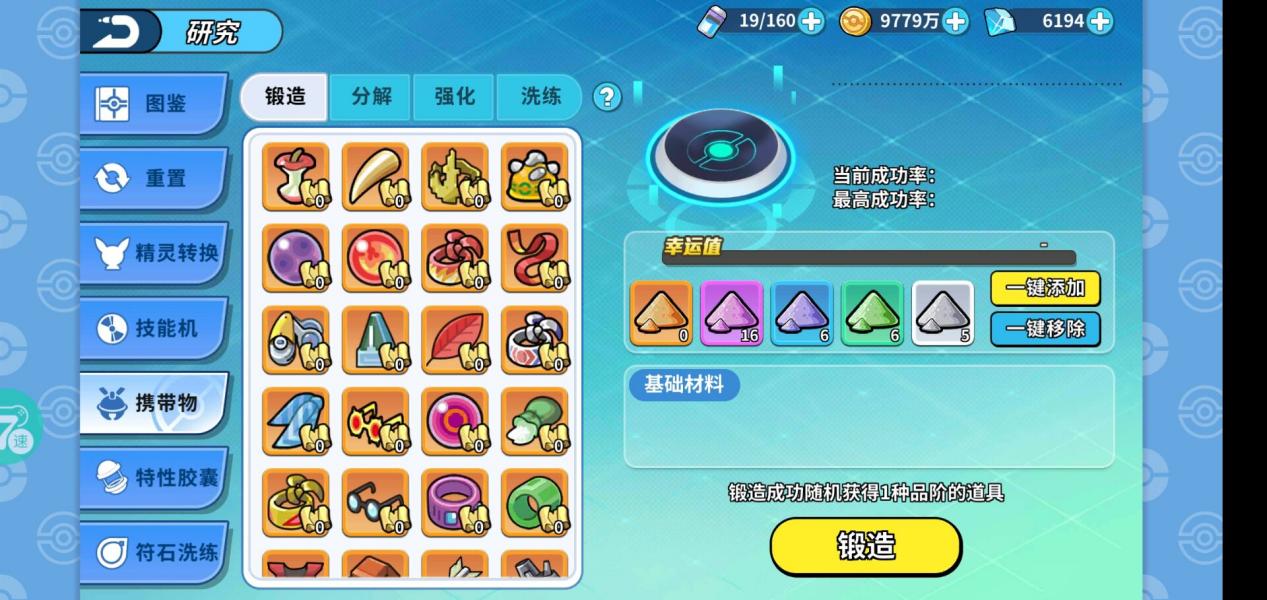Open the 符石洗练 side menu
The image size is (1267, 600).
pos(153,552)
